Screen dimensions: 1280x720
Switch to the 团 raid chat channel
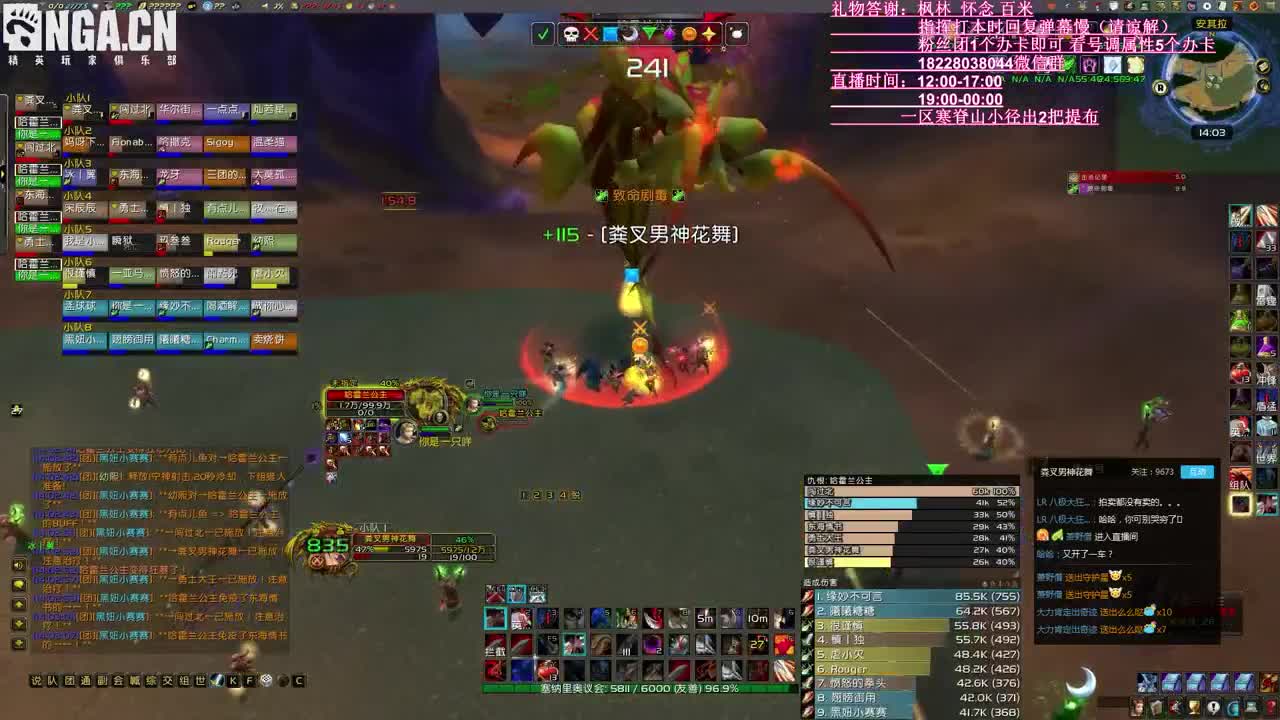[67, 680]
